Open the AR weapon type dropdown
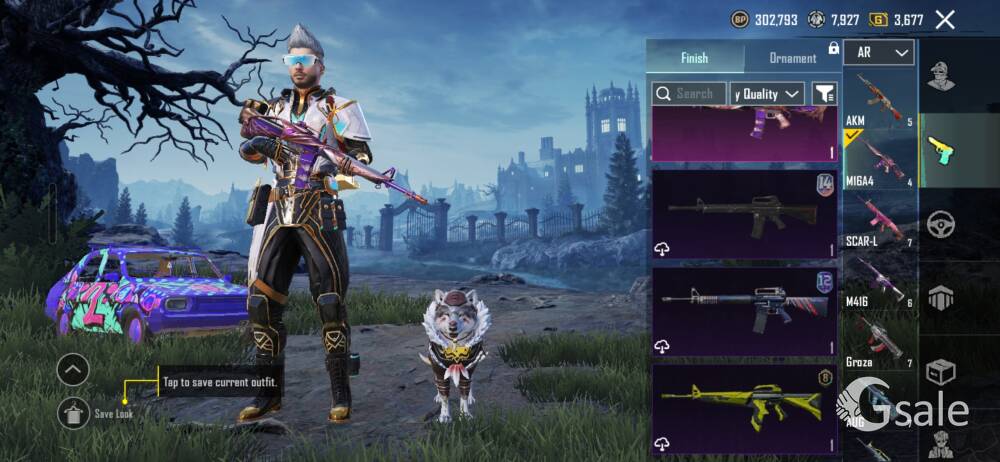The height and width of the screenshot is (462, 1000). pos(879,52)
